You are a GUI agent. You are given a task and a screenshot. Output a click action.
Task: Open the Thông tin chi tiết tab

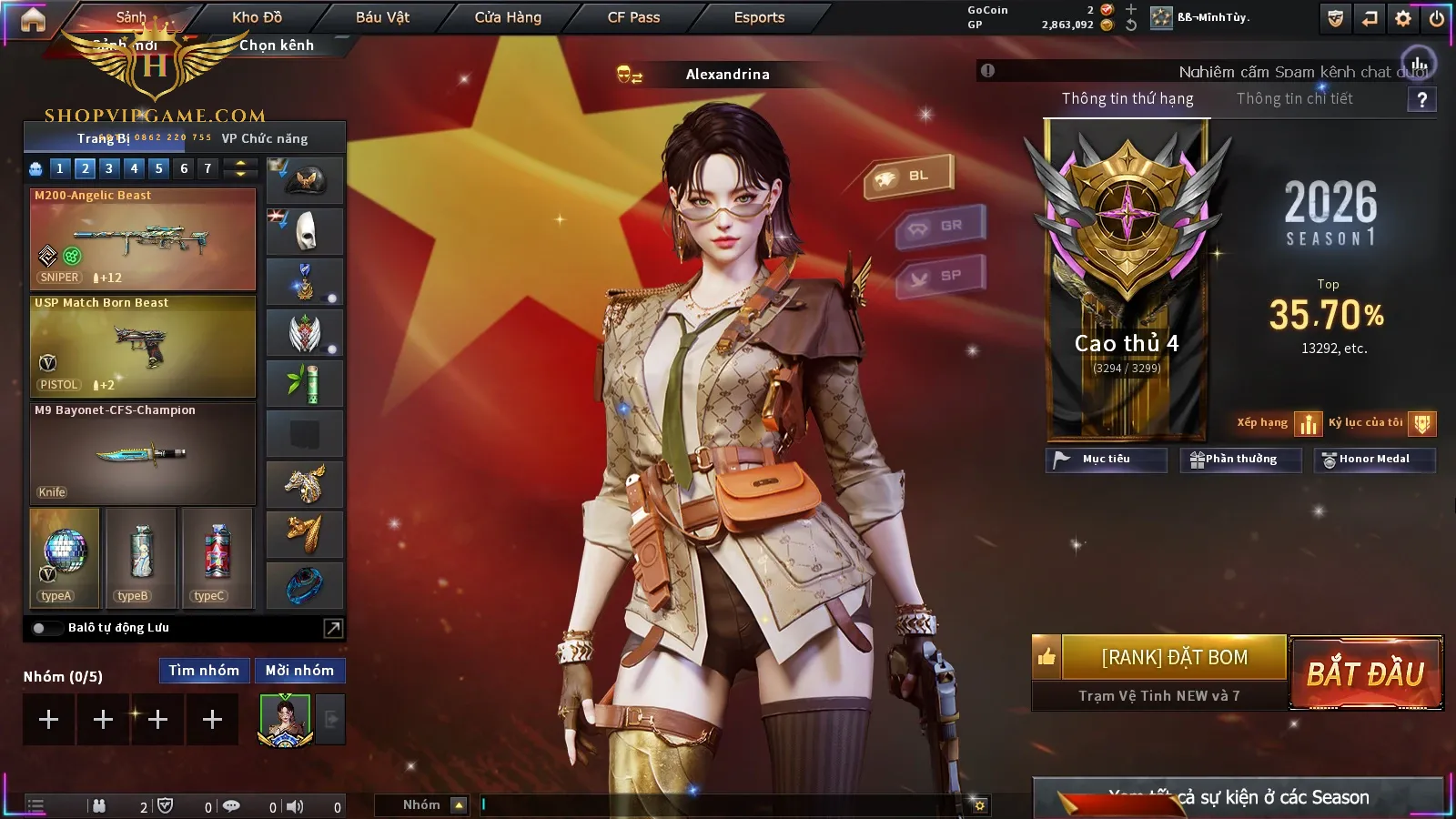pos(1294,98)
